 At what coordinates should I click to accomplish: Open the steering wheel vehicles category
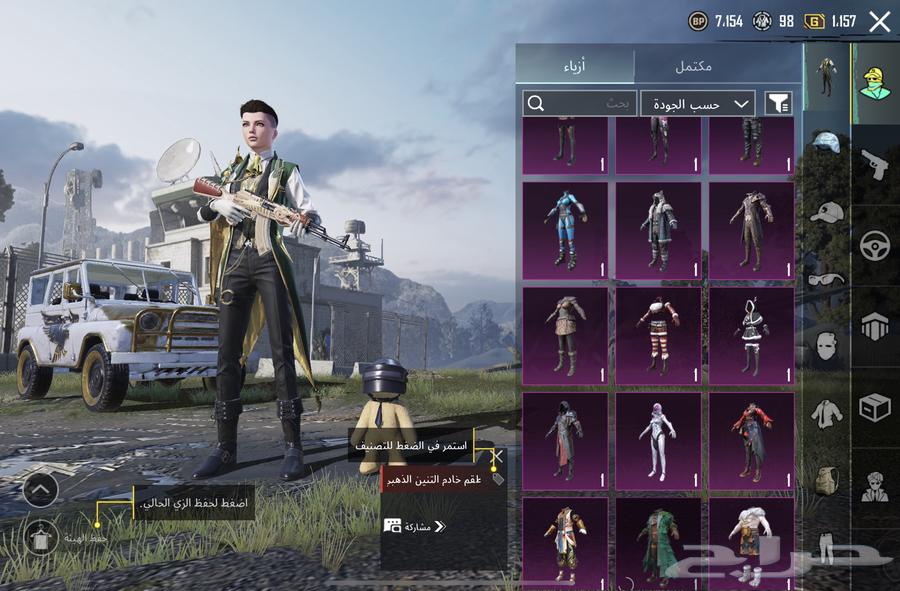(x=875, y=245)
